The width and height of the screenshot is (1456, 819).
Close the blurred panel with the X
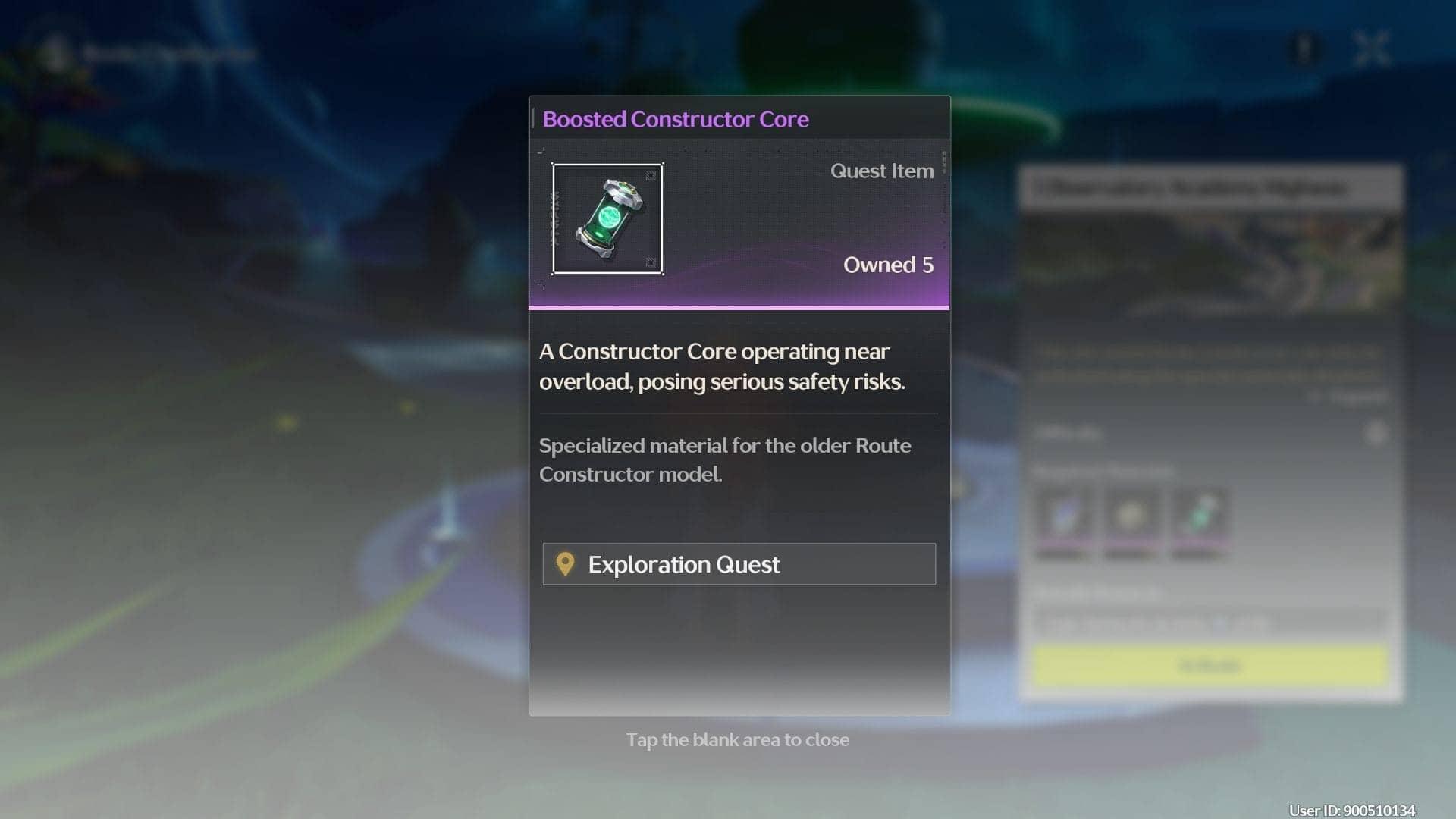1371,50
